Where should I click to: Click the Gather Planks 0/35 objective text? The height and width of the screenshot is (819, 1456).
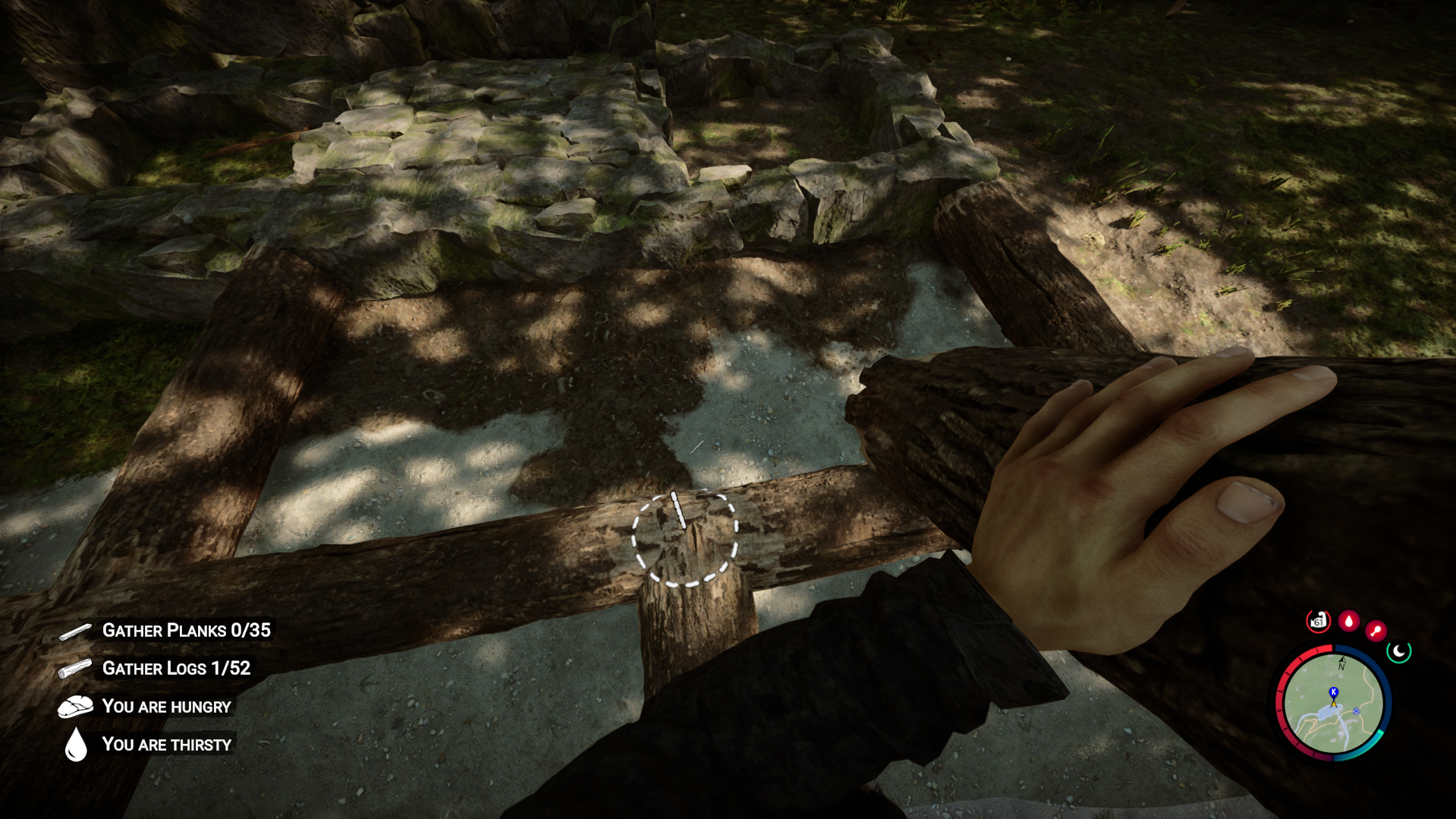point(187,630)
